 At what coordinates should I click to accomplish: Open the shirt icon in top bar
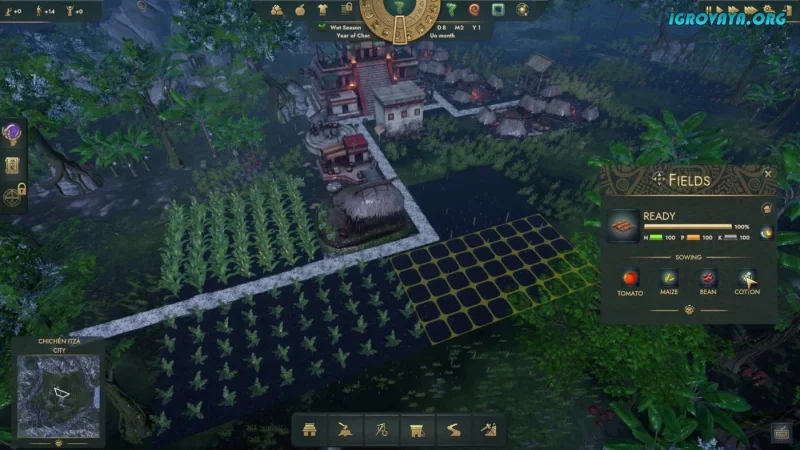[x=322, y=9]
